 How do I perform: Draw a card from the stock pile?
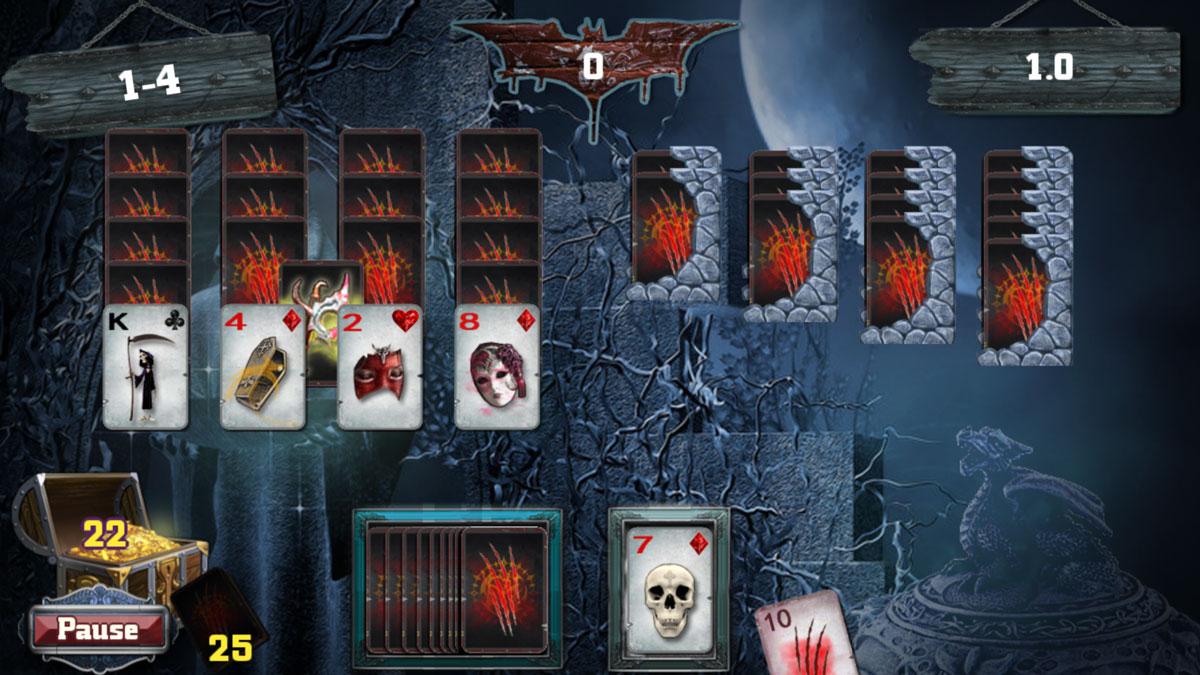tap(503, 590)
